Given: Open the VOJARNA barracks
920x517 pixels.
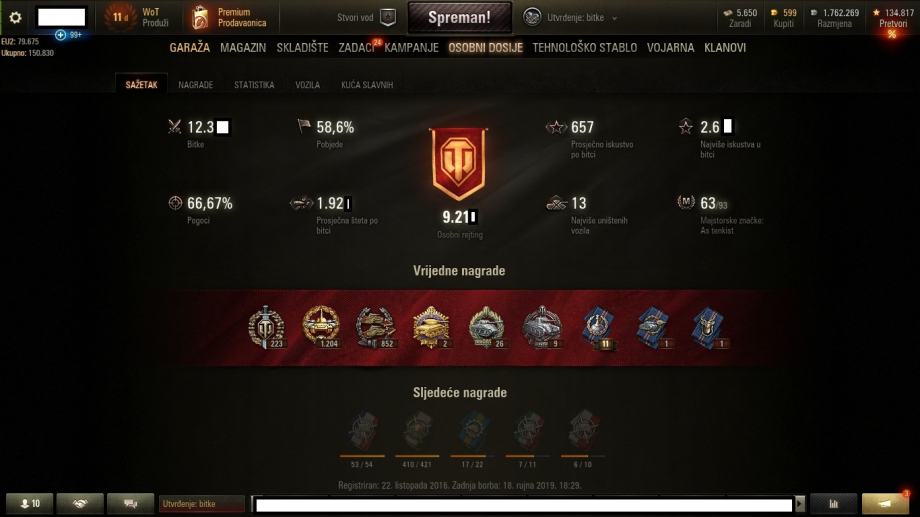Looking at the screenshot, I should tap(671, 47).
